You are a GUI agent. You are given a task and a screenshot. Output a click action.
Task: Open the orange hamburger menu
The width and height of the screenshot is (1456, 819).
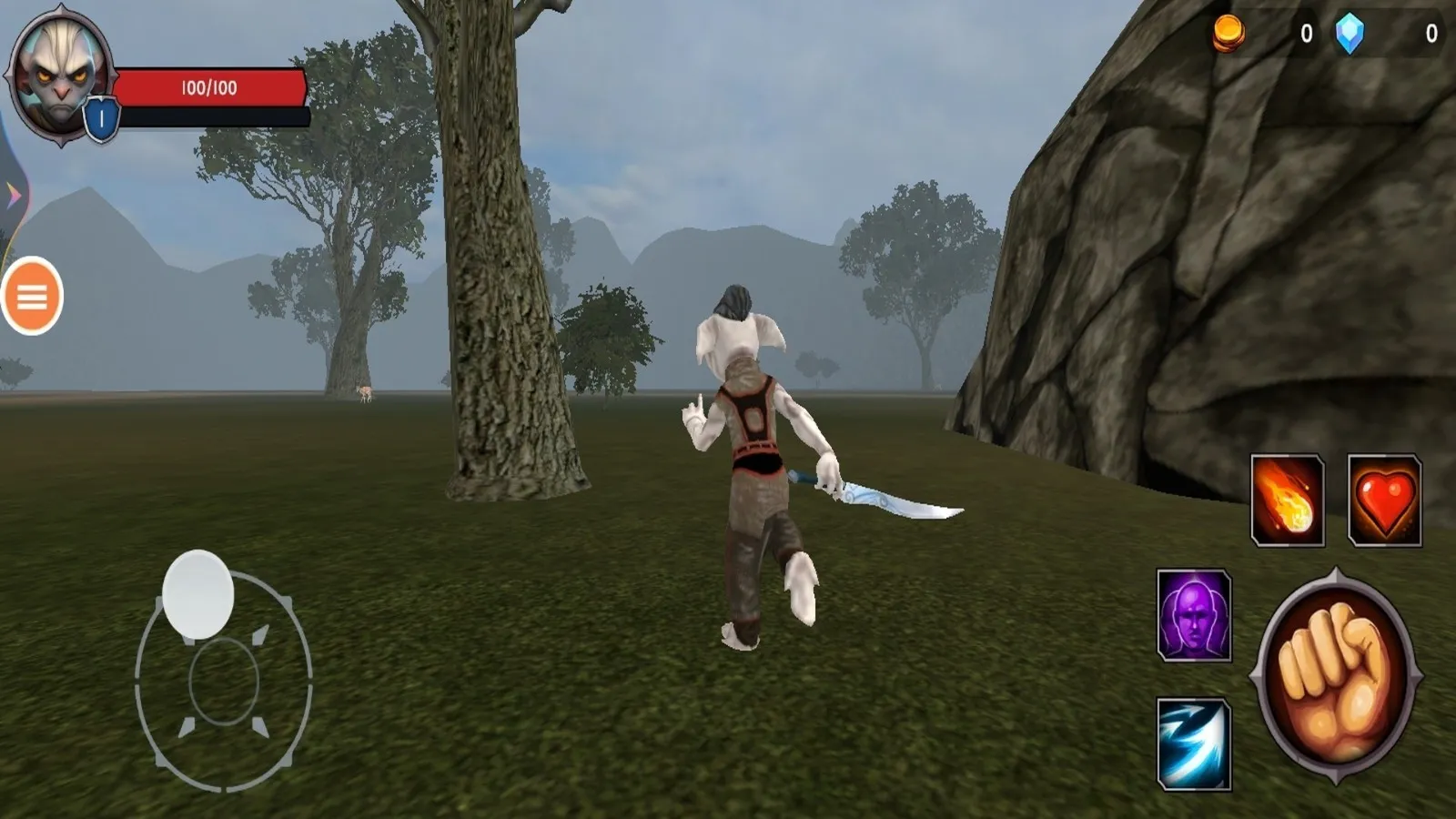pos(32,296)
